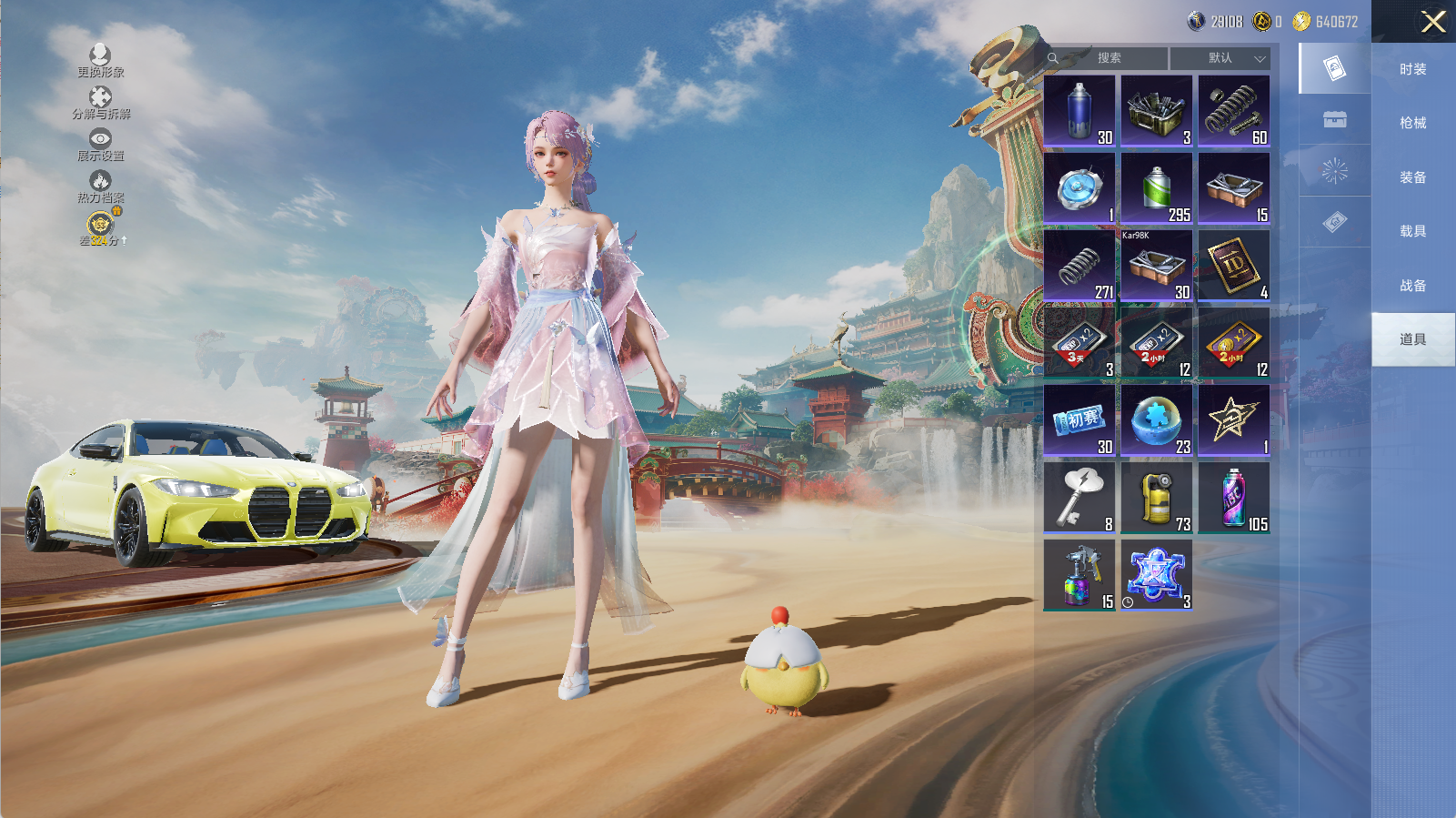Select the green paint can item

pos(1156,188)
